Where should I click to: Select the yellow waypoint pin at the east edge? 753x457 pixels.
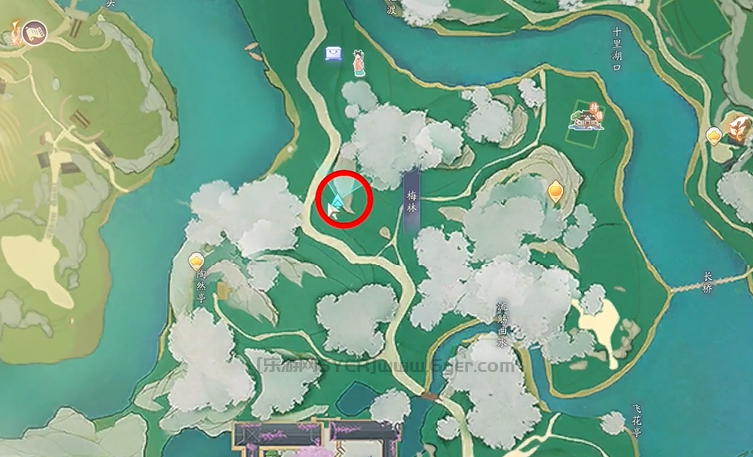coord(714,135)
